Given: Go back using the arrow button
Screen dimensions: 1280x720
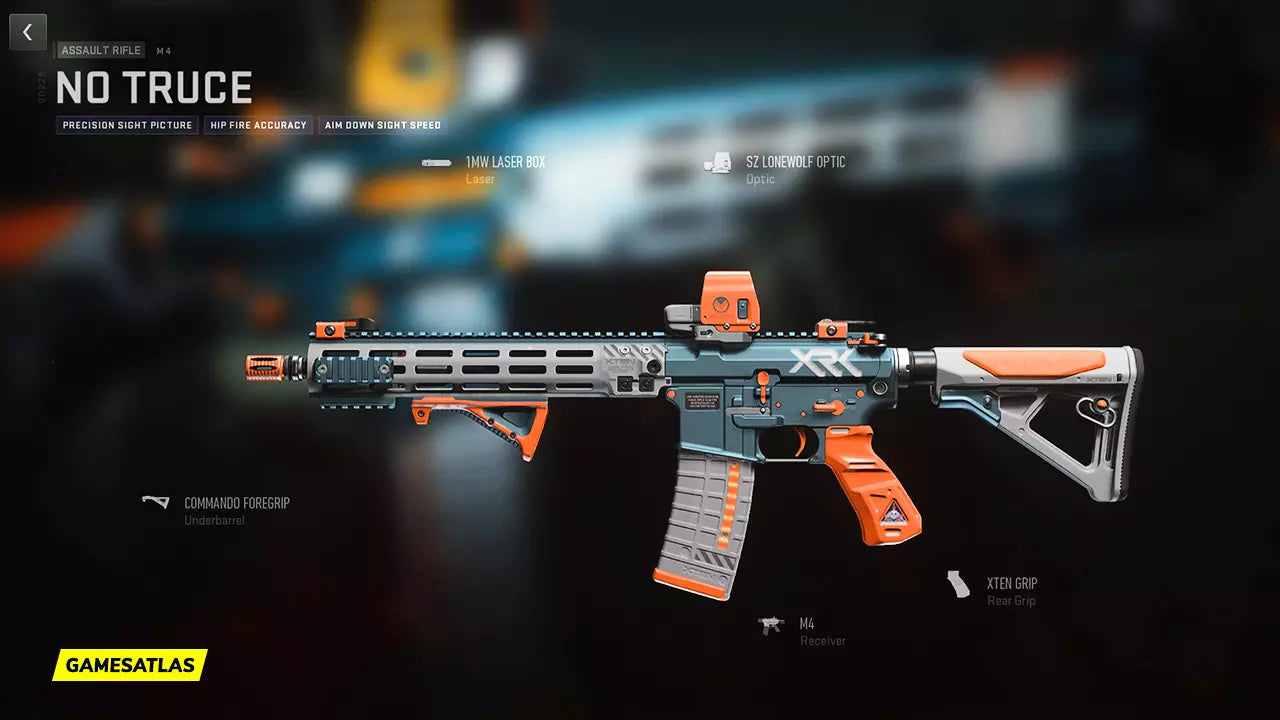Looking at the screenshot, I should pos(28,32).
